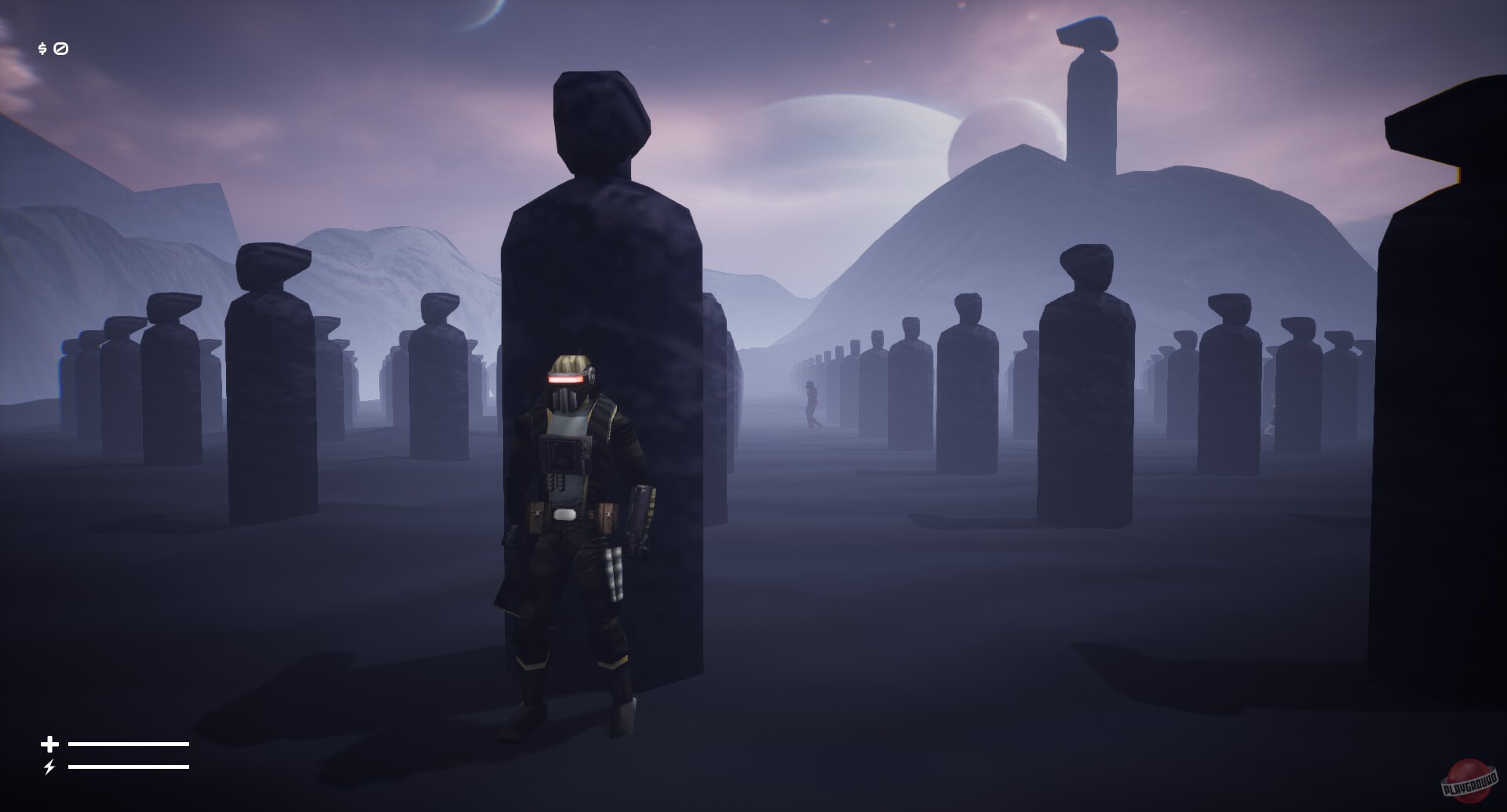Select the crossed-out coin icon
1507x812 pixels.
point(61,48)
